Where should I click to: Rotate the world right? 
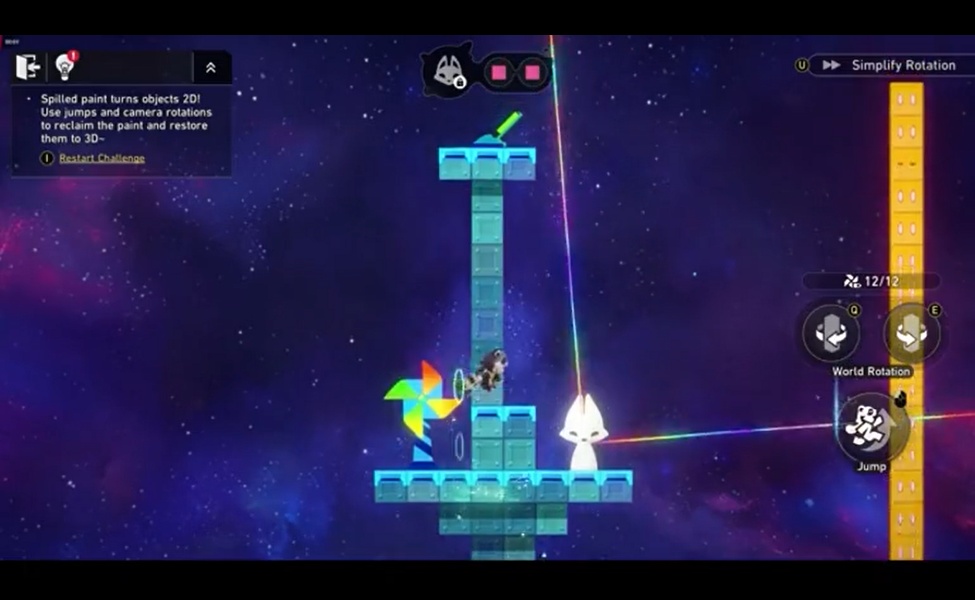click(911, 334)
